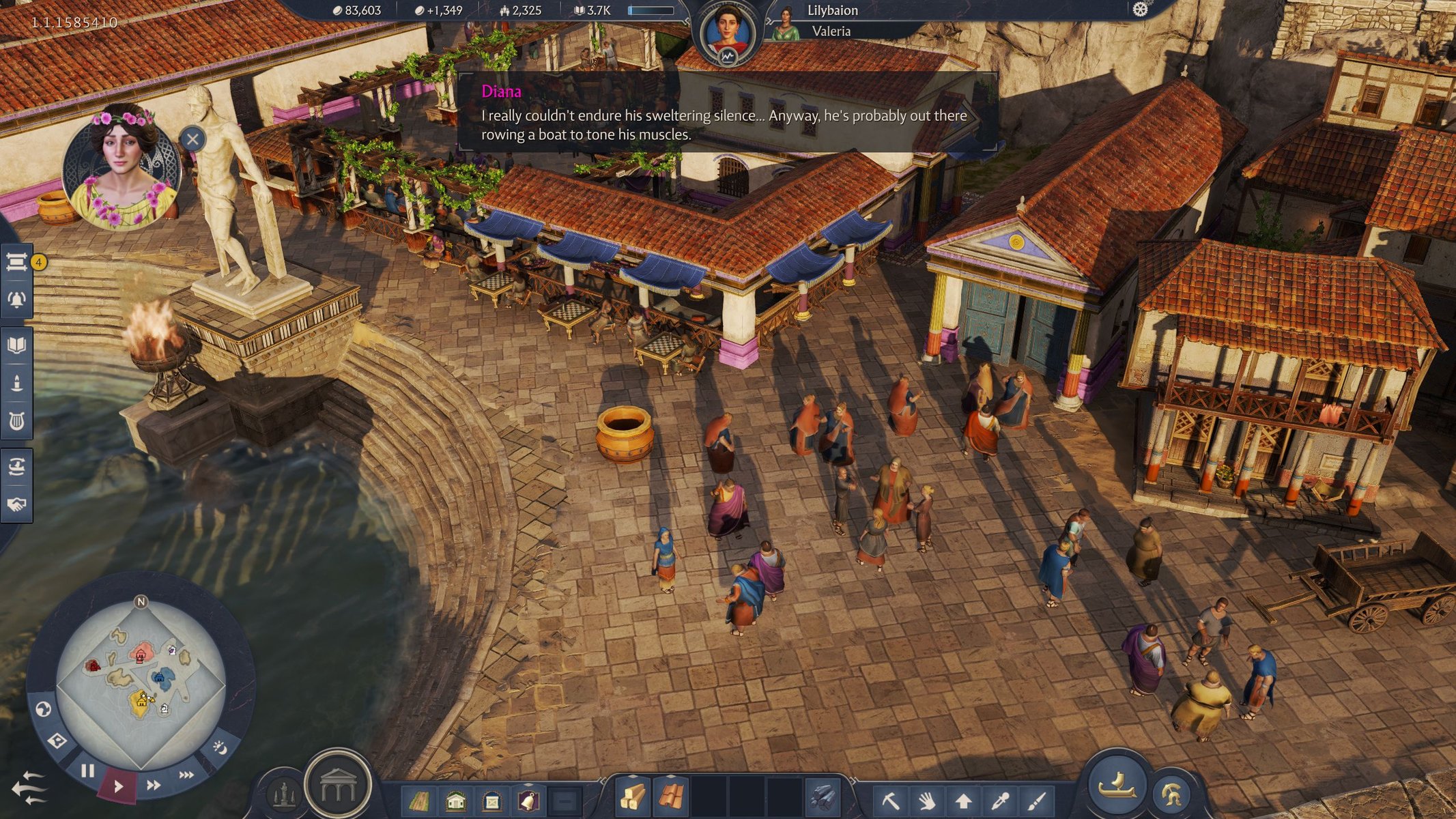Open the lyre icon menu
Image resolution: width=1456 pixels, height=819 pixels.
[16, 421]
